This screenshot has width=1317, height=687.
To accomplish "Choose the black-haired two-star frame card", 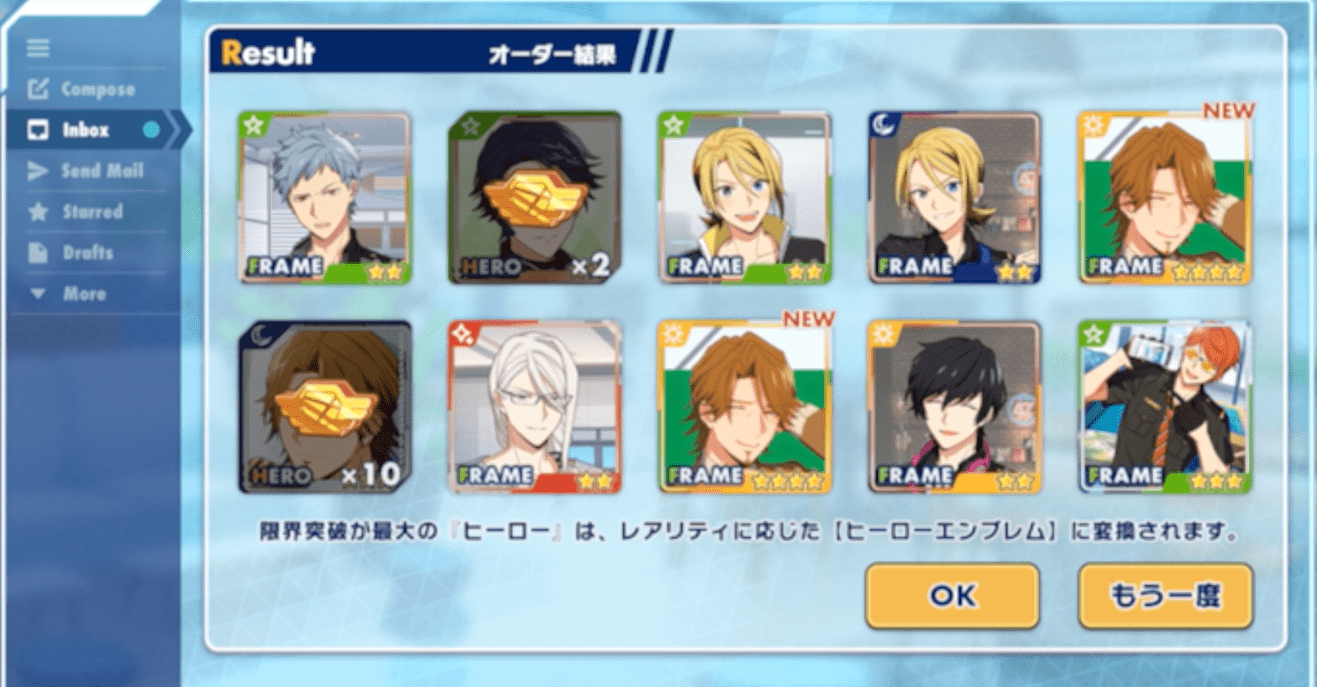I will click(954, 407).
